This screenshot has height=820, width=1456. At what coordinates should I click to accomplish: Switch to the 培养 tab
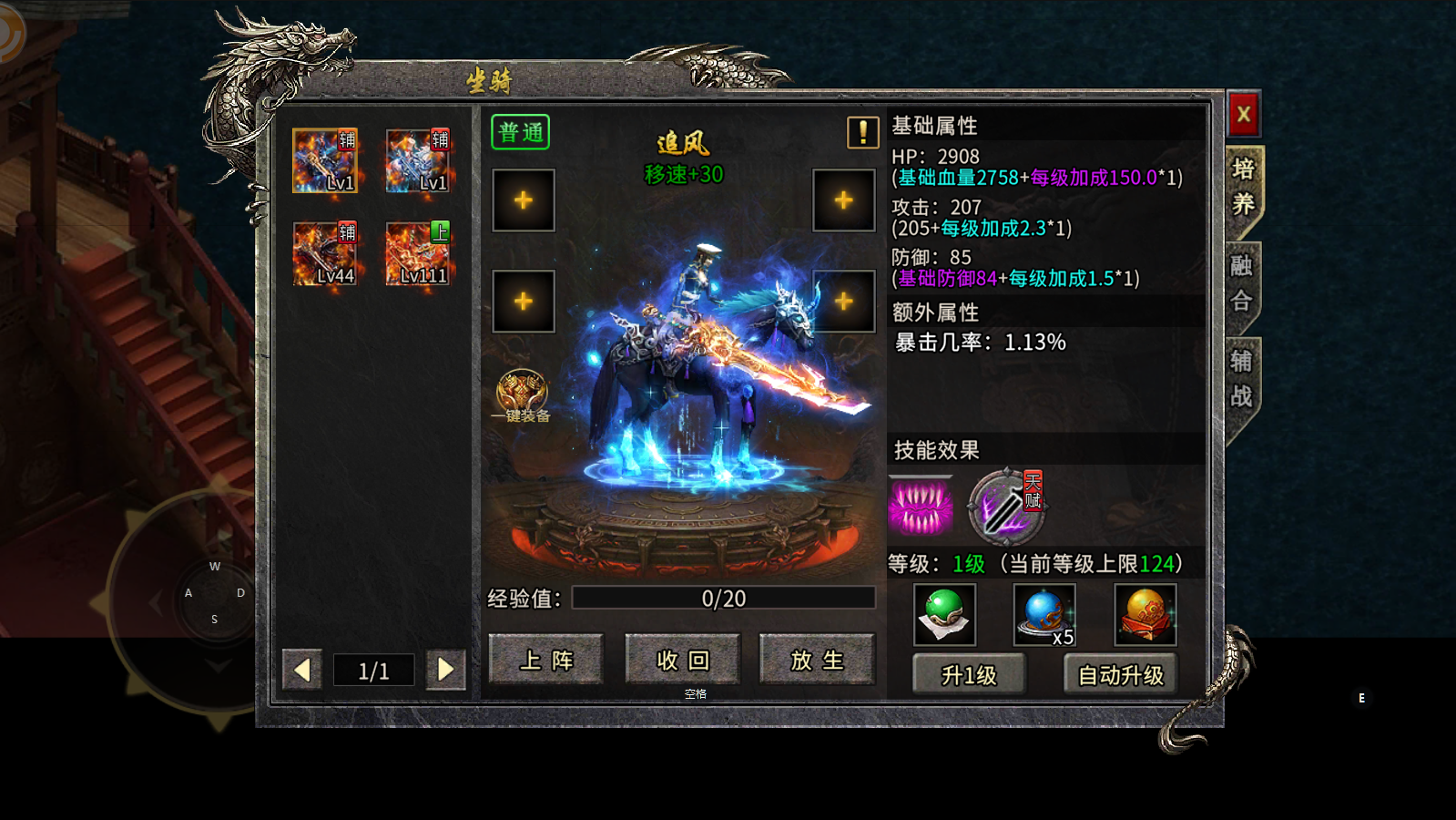coord(1243,187)
